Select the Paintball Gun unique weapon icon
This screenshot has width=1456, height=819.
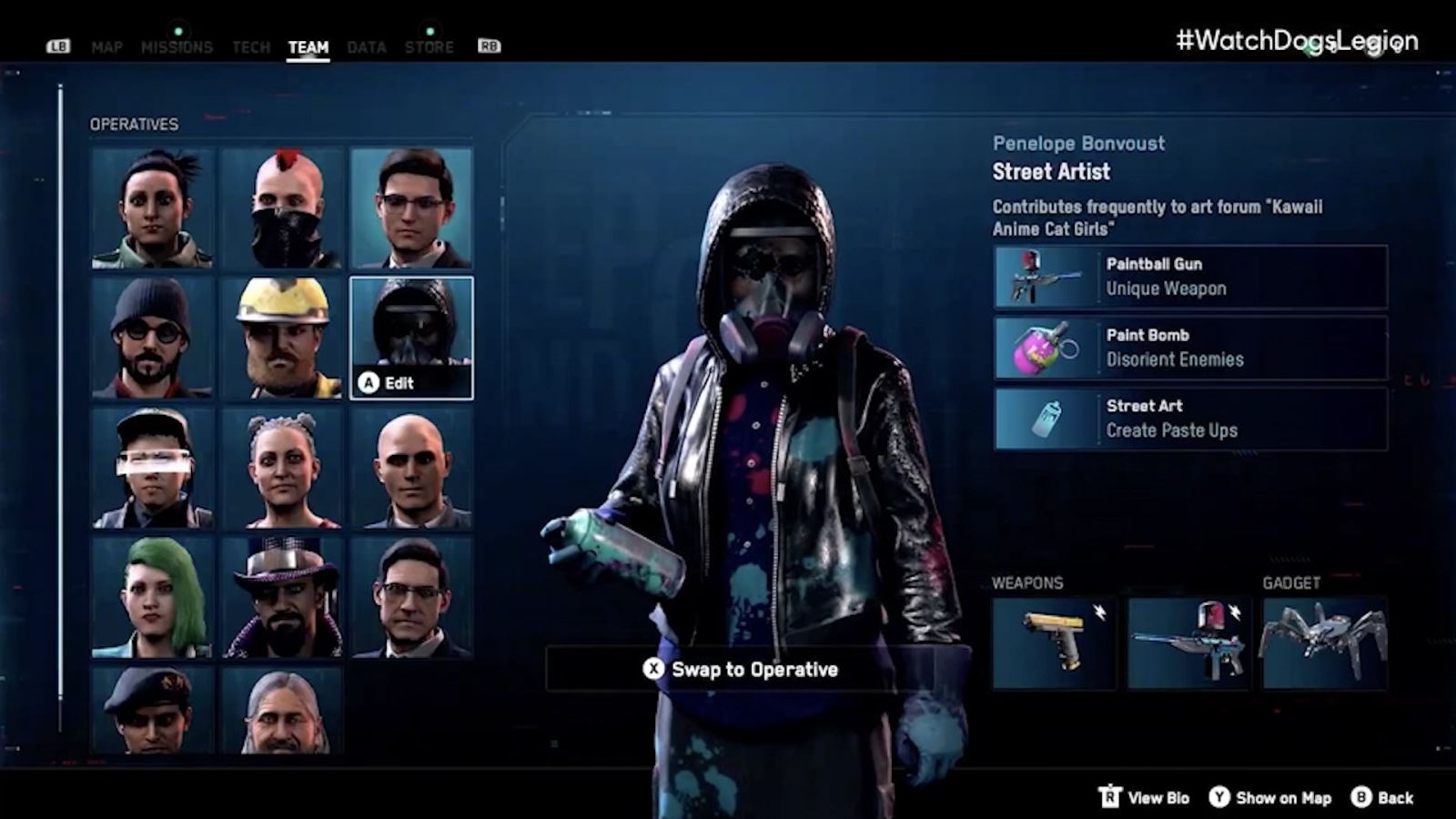(1041, 277)
